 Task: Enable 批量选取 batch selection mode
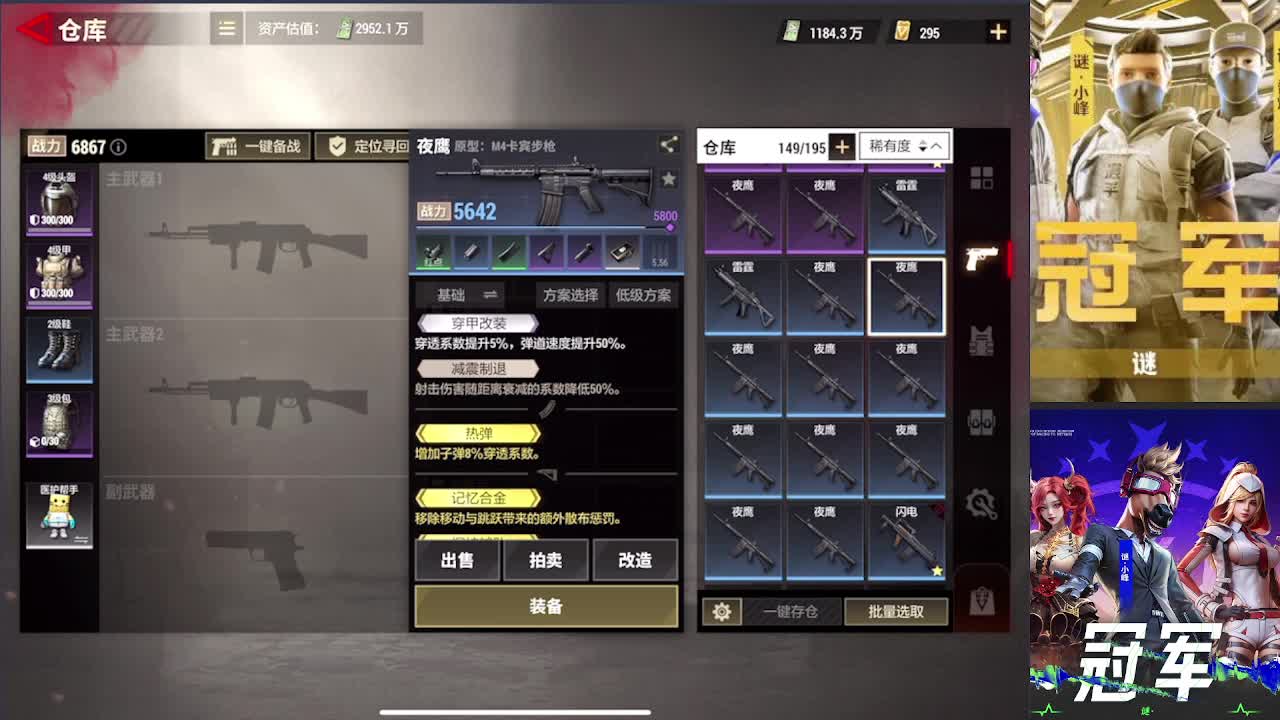[x=897, y=611]
